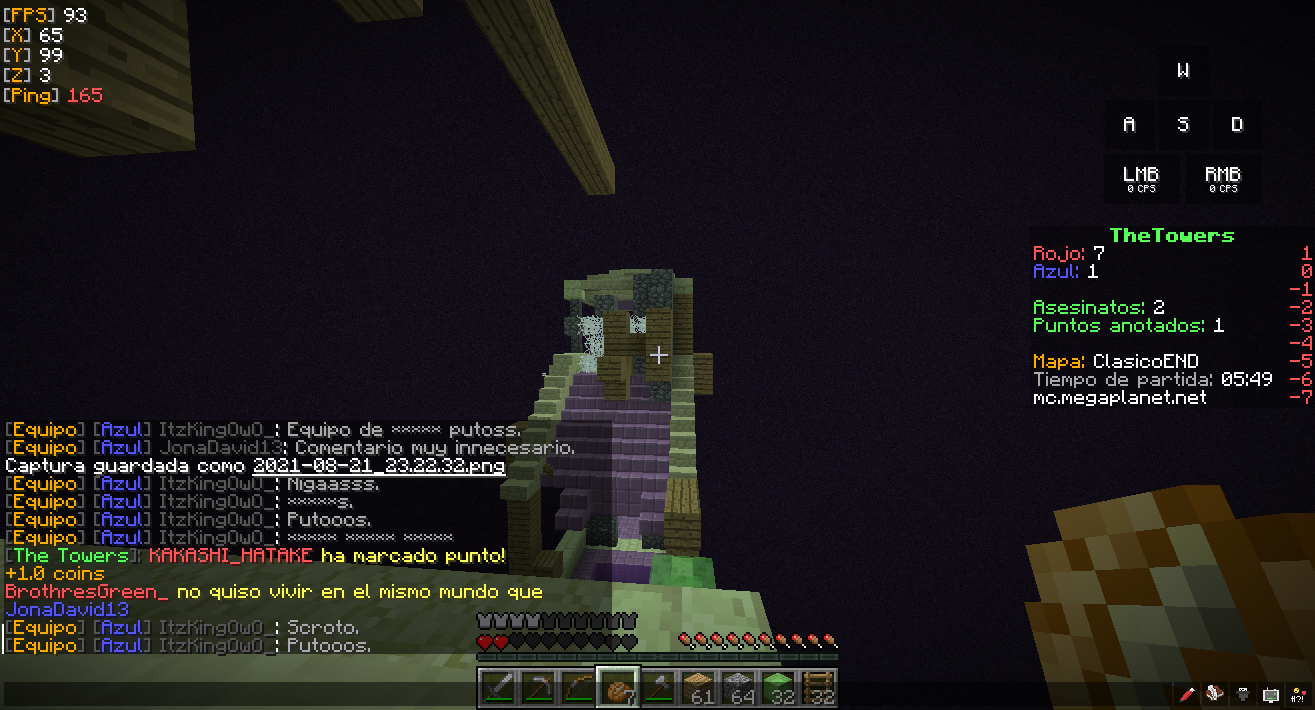Open the saved screenshot file link in chat
Image resolution: width=1315 pixels, height=710 pixels.
(378, 466)
